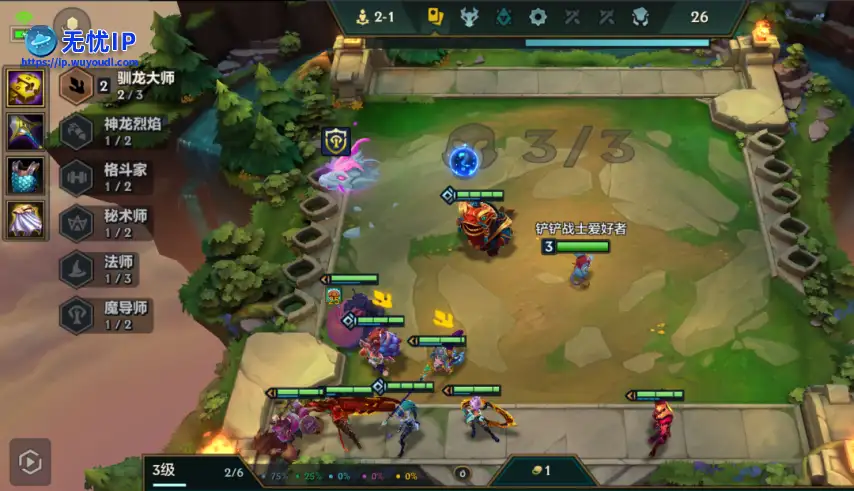Choose the chain vest item slot
The width and height of the screenshot is (854, 491).
pos(24,175)
